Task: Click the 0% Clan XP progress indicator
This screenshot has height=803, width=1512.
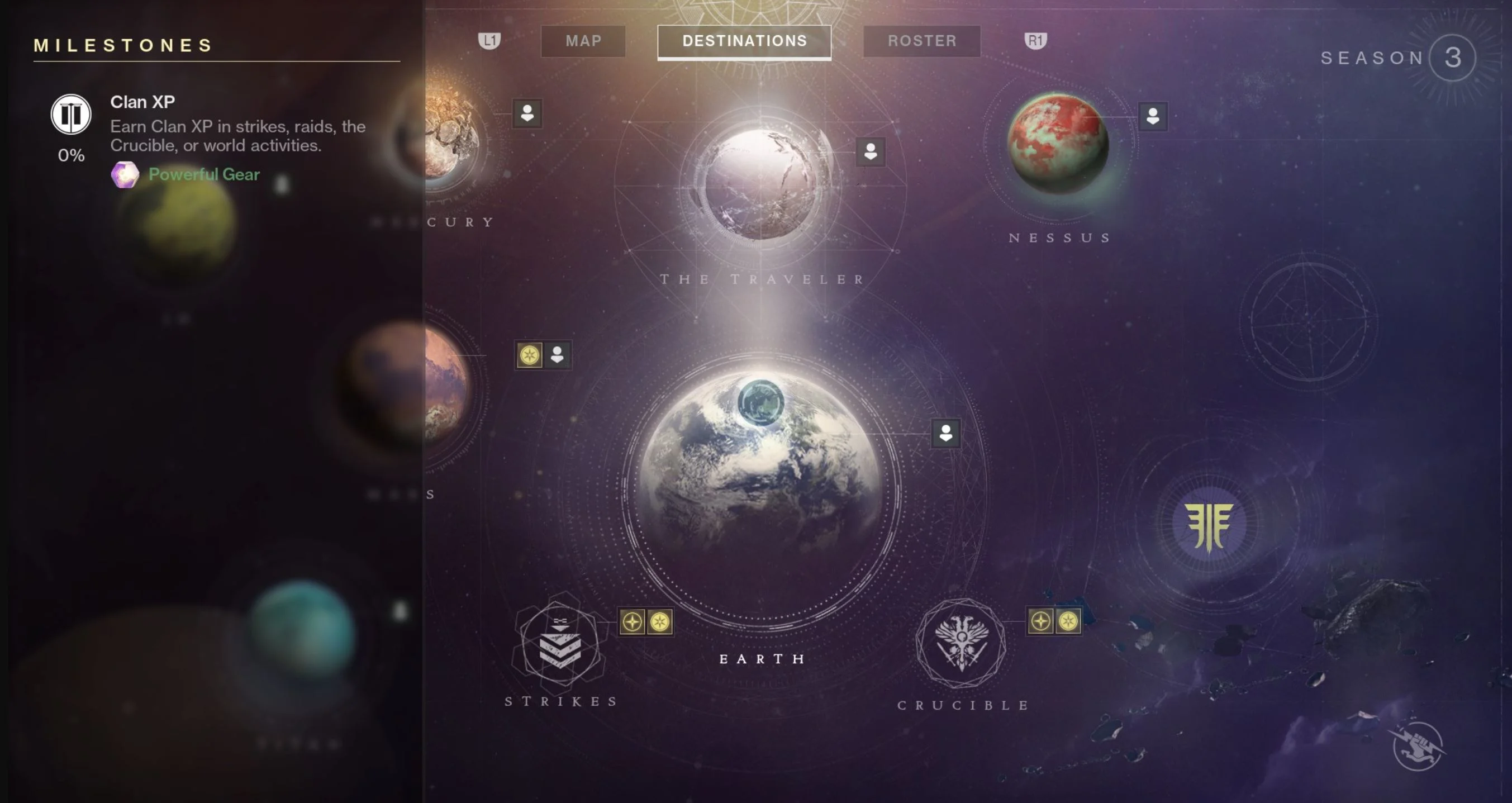Action: tap(70, 156)
